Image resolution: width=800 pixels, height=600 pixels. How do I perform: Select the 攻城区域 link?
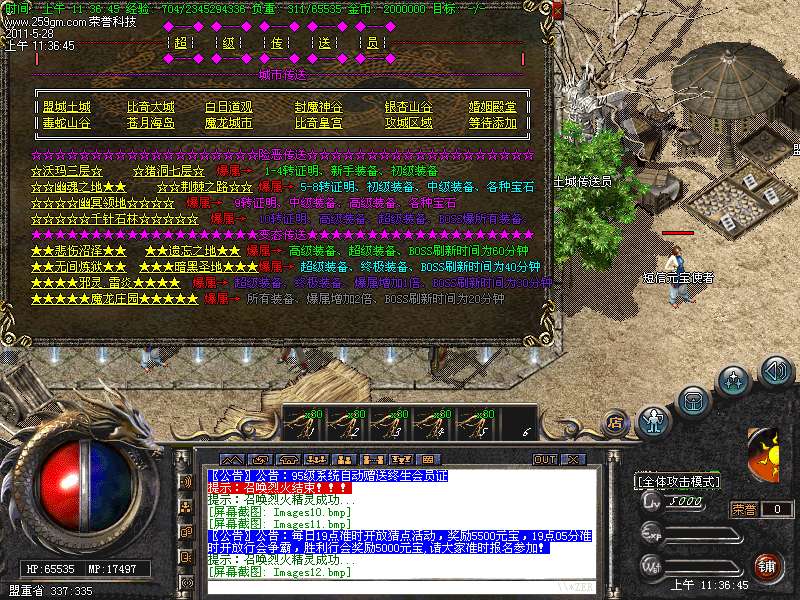408,123
